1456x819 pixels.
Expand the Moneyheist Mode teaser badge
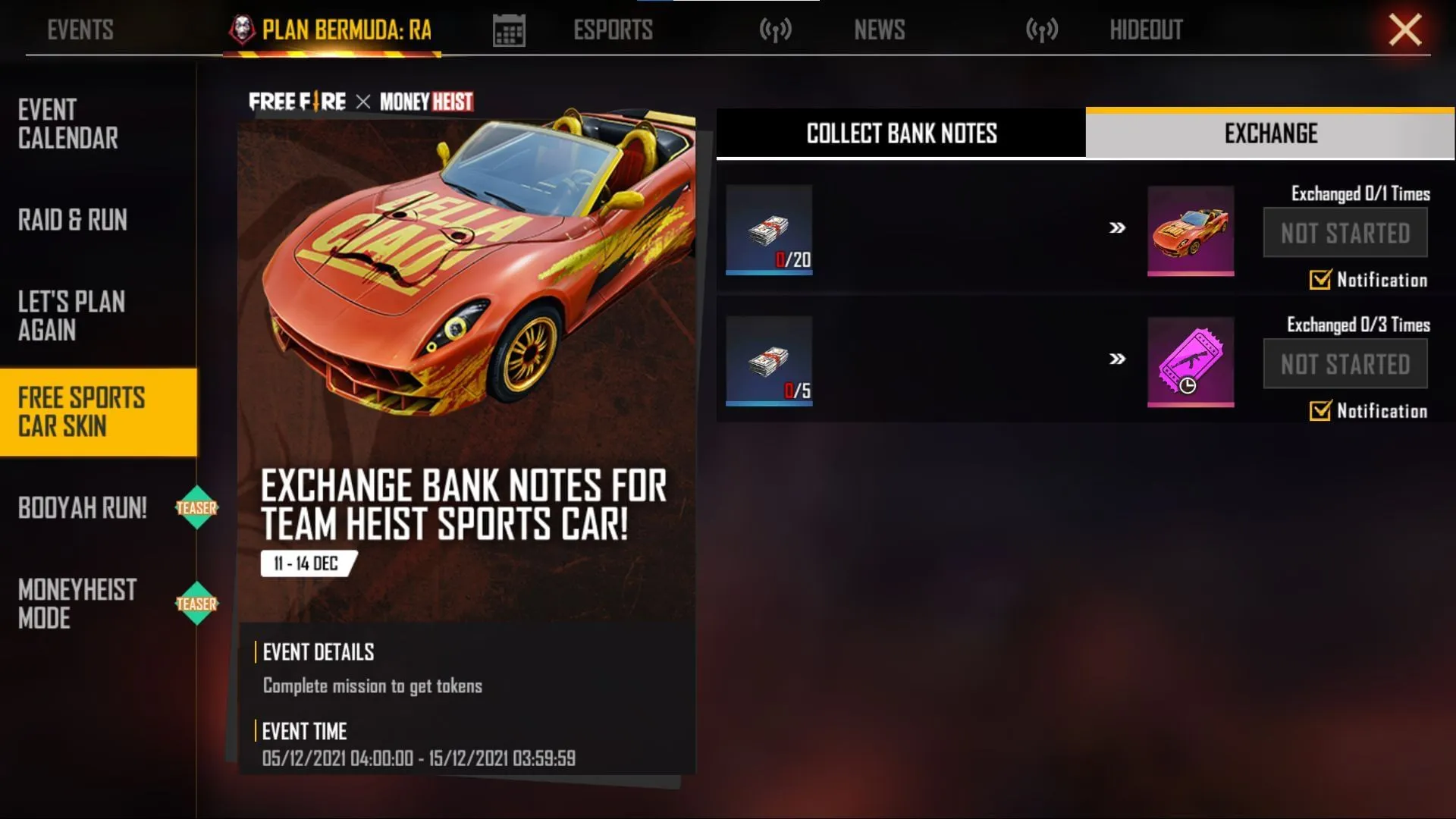tap(198, 604)
